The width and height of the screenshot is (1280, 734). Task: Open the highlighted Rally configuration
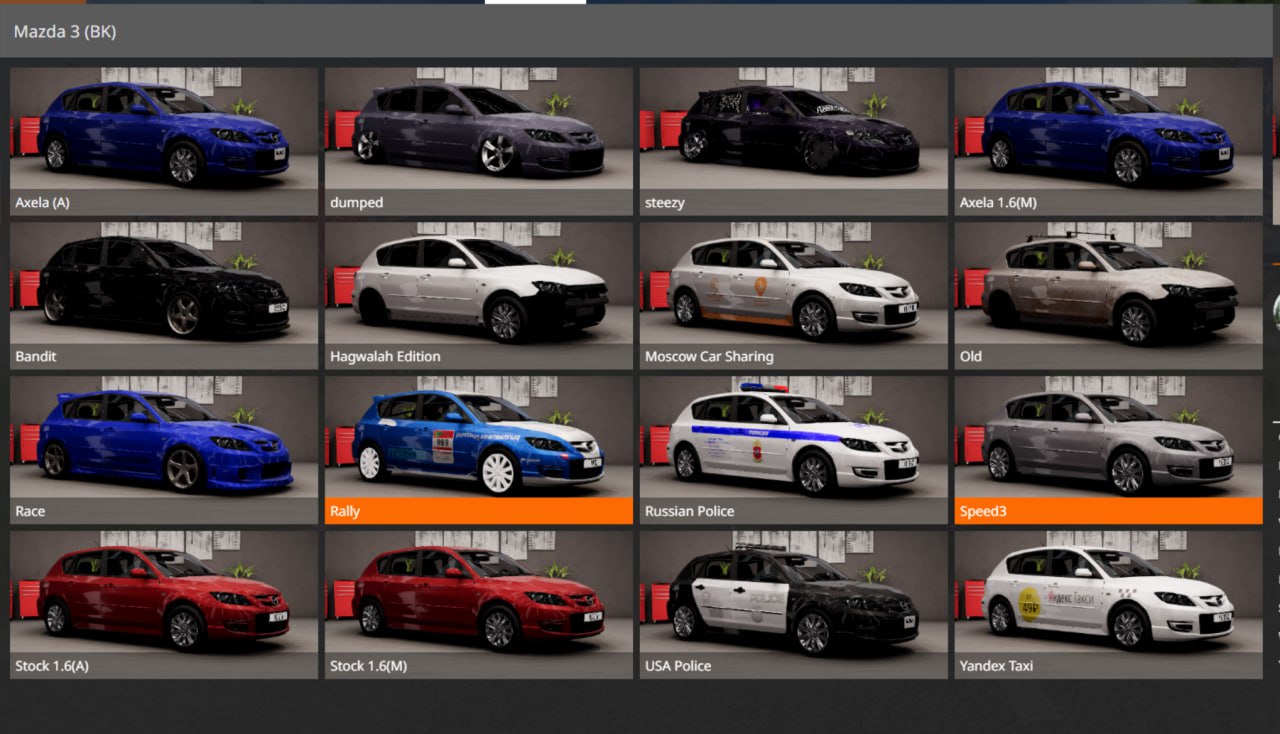coord(478,444)
